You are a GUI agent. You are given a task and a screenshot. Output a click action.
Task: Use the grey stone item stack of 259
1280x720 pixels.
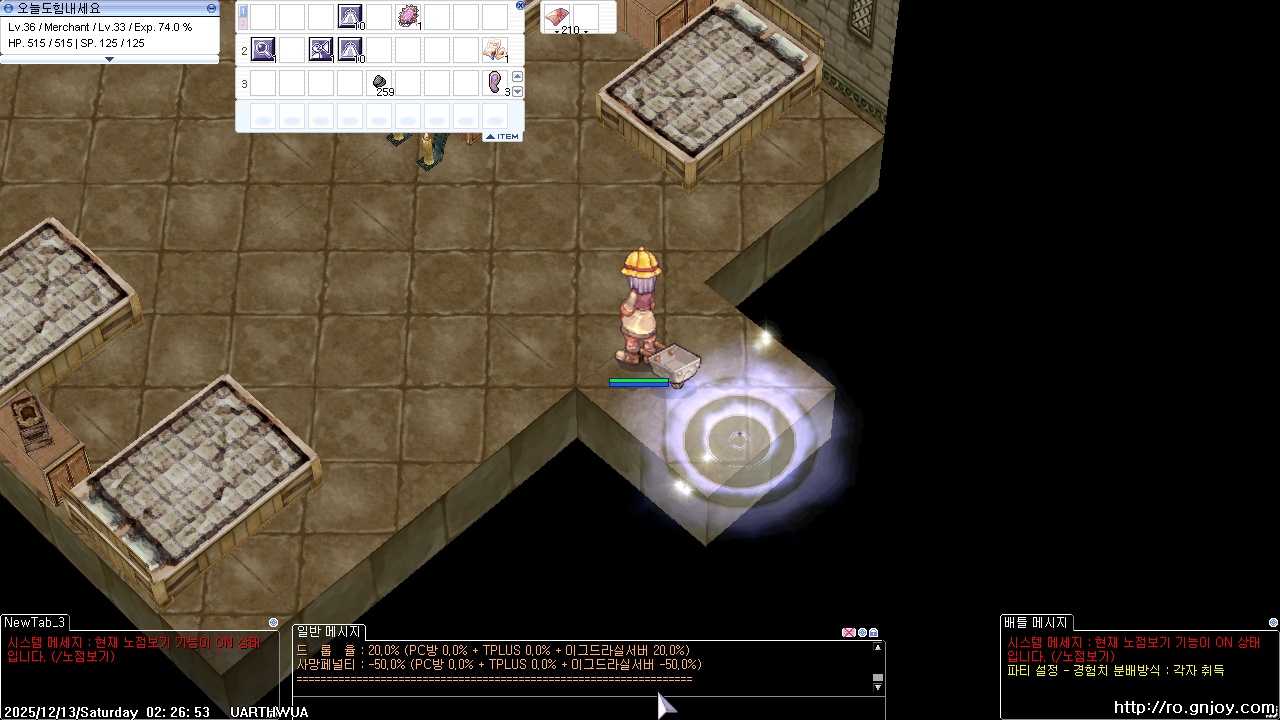click(x=380, y=83)
